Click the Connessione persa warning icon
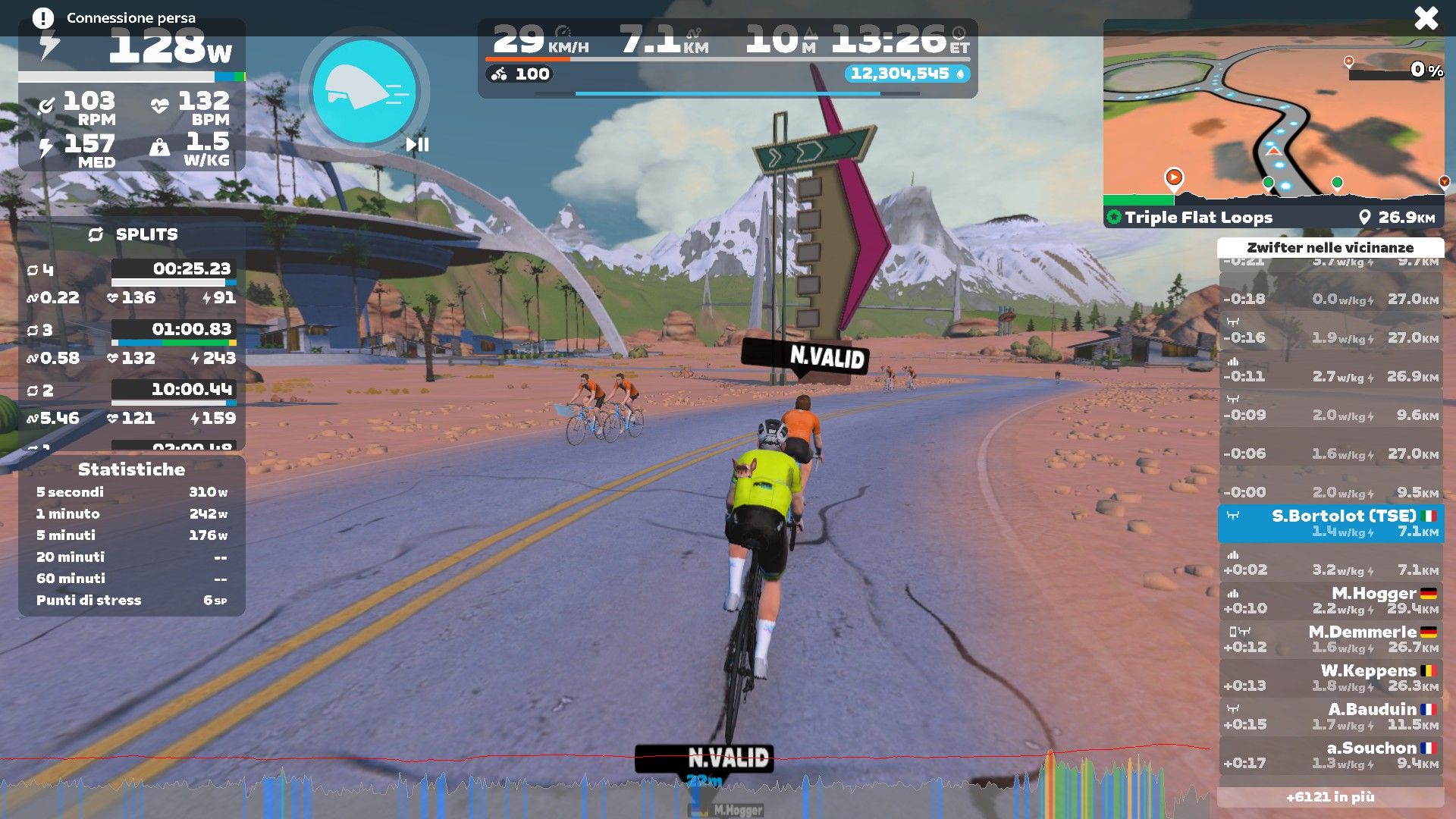1456x819 pixels. coord(43,18)
